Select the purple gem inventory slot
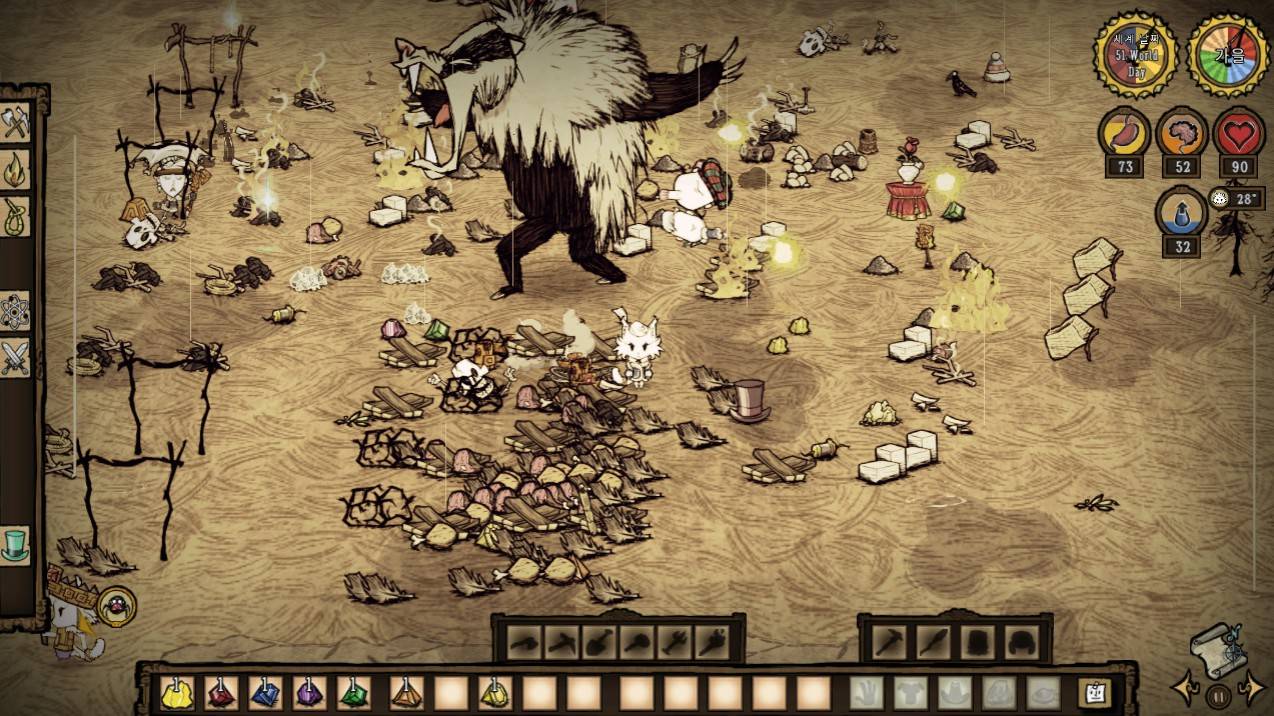Image resolution: width=1274 pixels, height=716 pixels. tap(309, 692)
